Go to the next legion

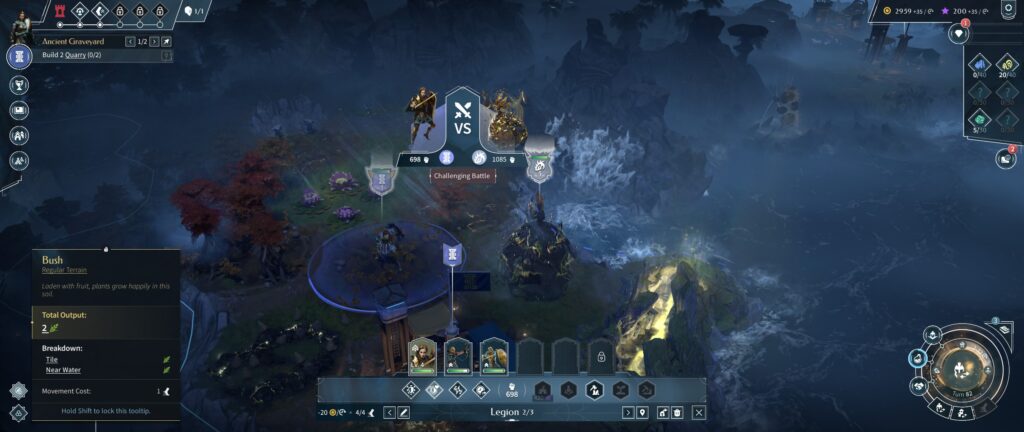628,412
